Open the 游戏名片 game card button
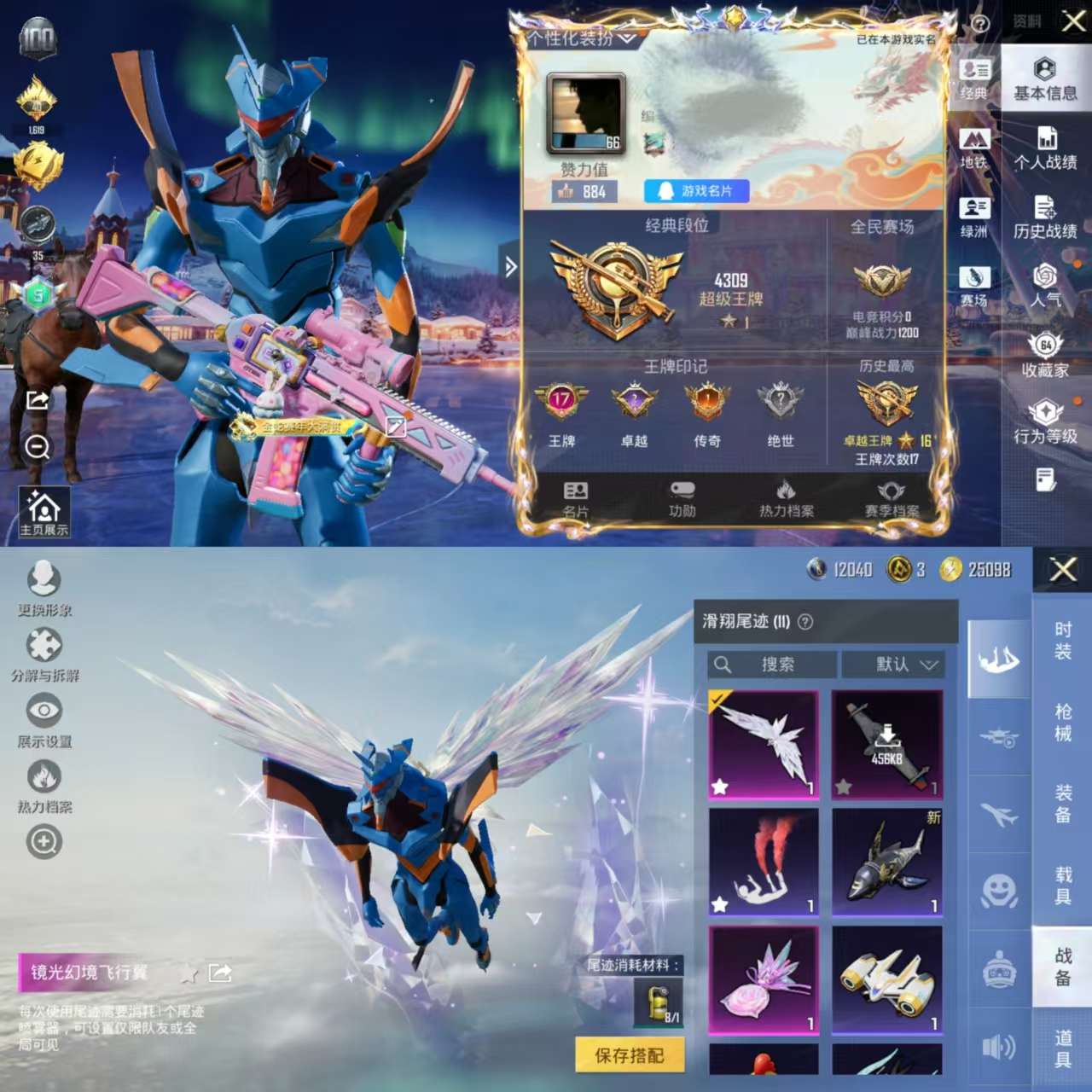Image resolution: width=1092 pixels, height=1092 pixels. (x=695, y=191)
